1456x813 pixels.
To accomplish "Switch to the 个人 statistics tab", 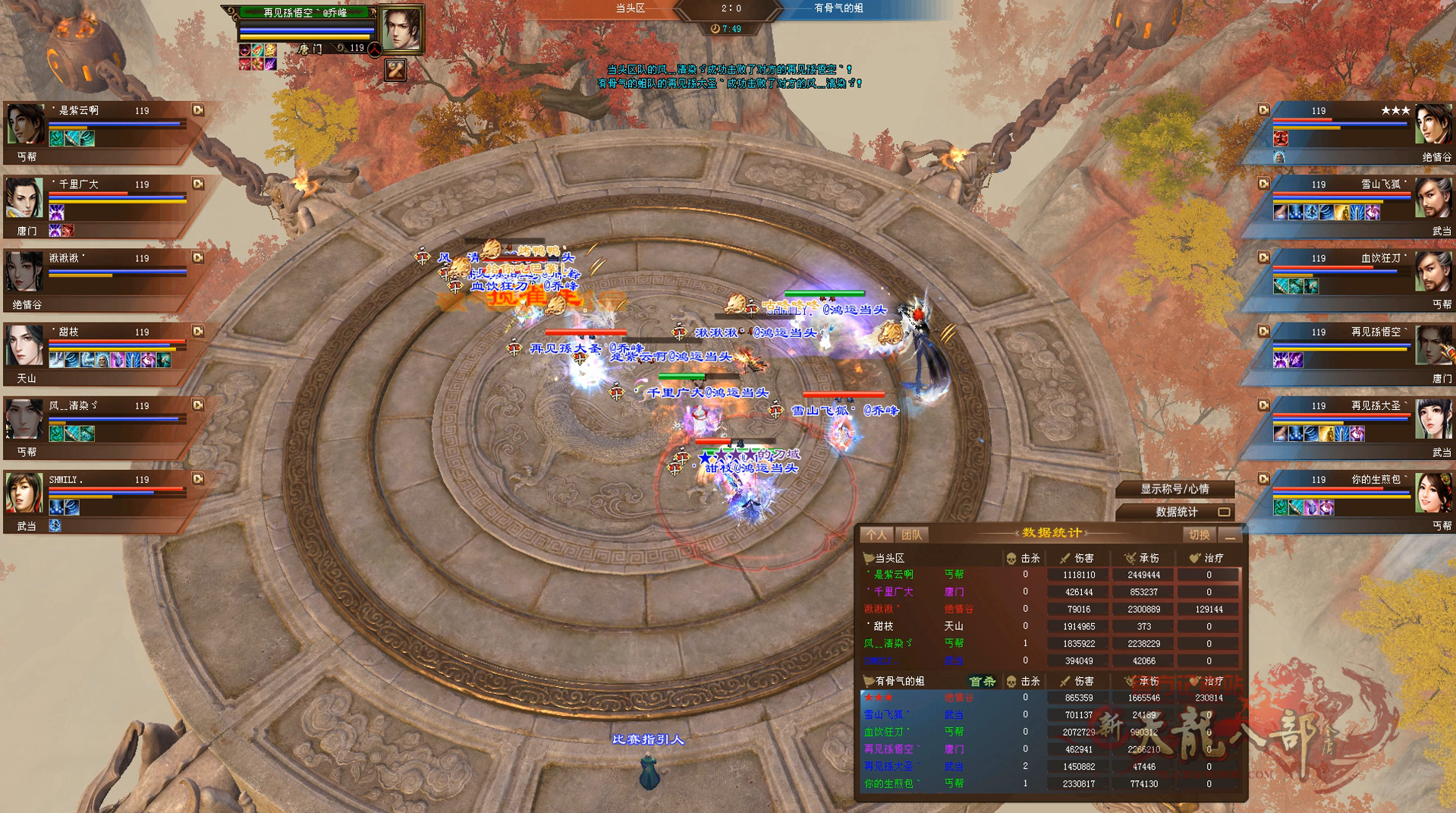I will click(x=876, y=534).
